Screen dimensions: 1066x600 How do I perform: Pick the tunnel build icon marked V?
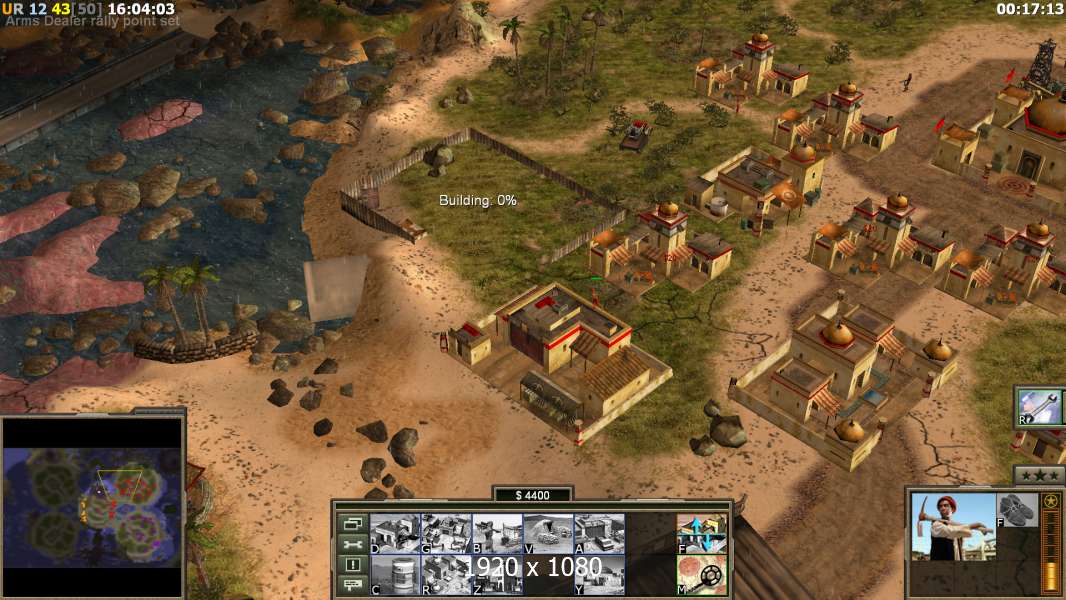[x=548, y=534]
